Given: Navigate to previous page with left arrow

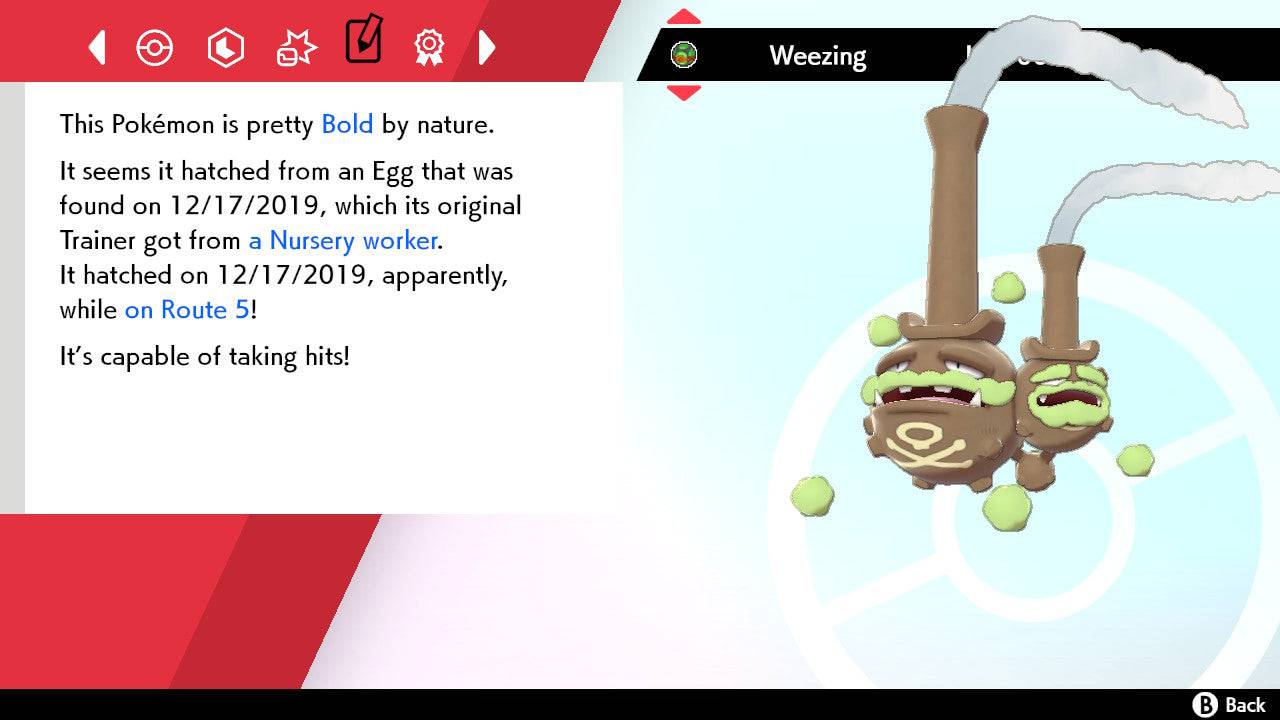Looking at the screenshot, I should 97,47.
